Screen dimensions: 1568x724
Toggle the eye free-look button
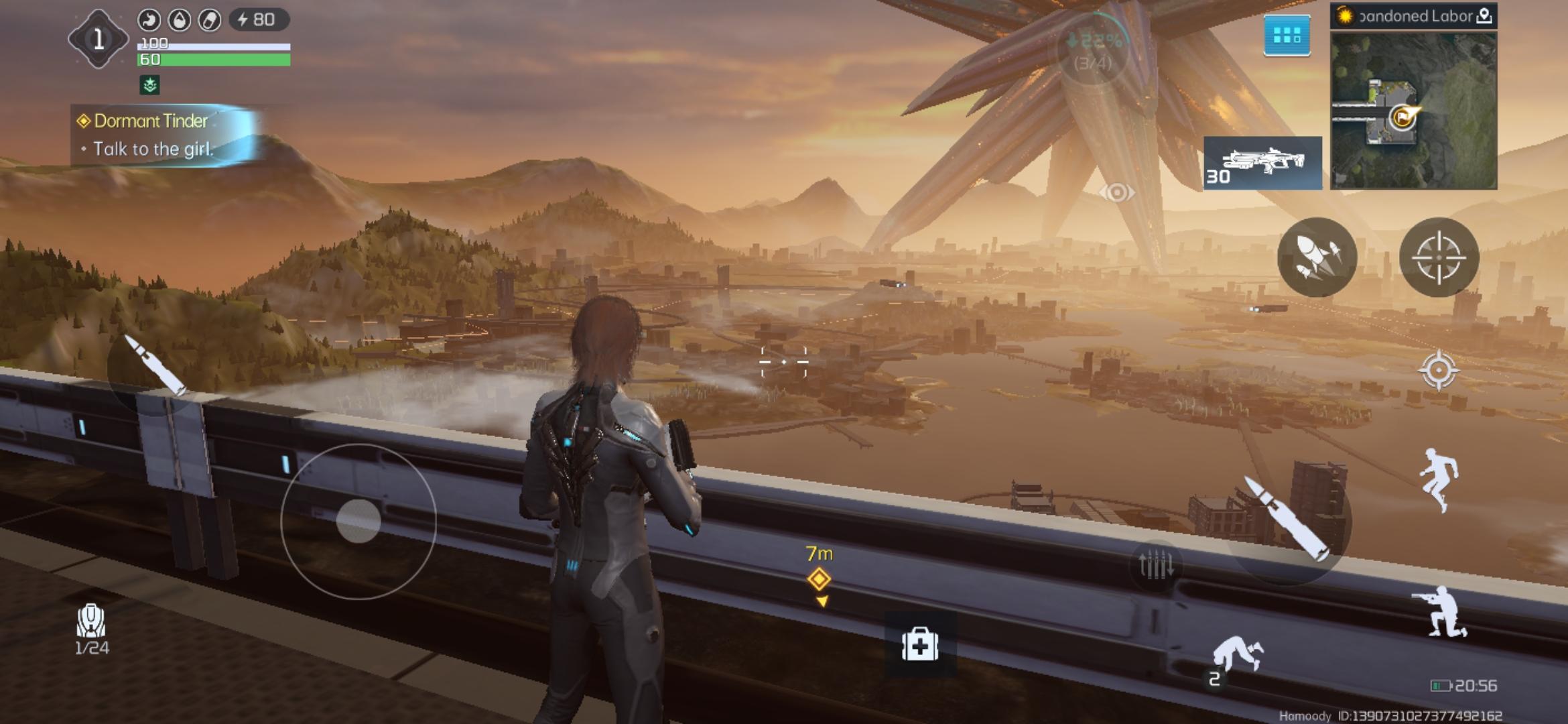tap(1116, 193)
